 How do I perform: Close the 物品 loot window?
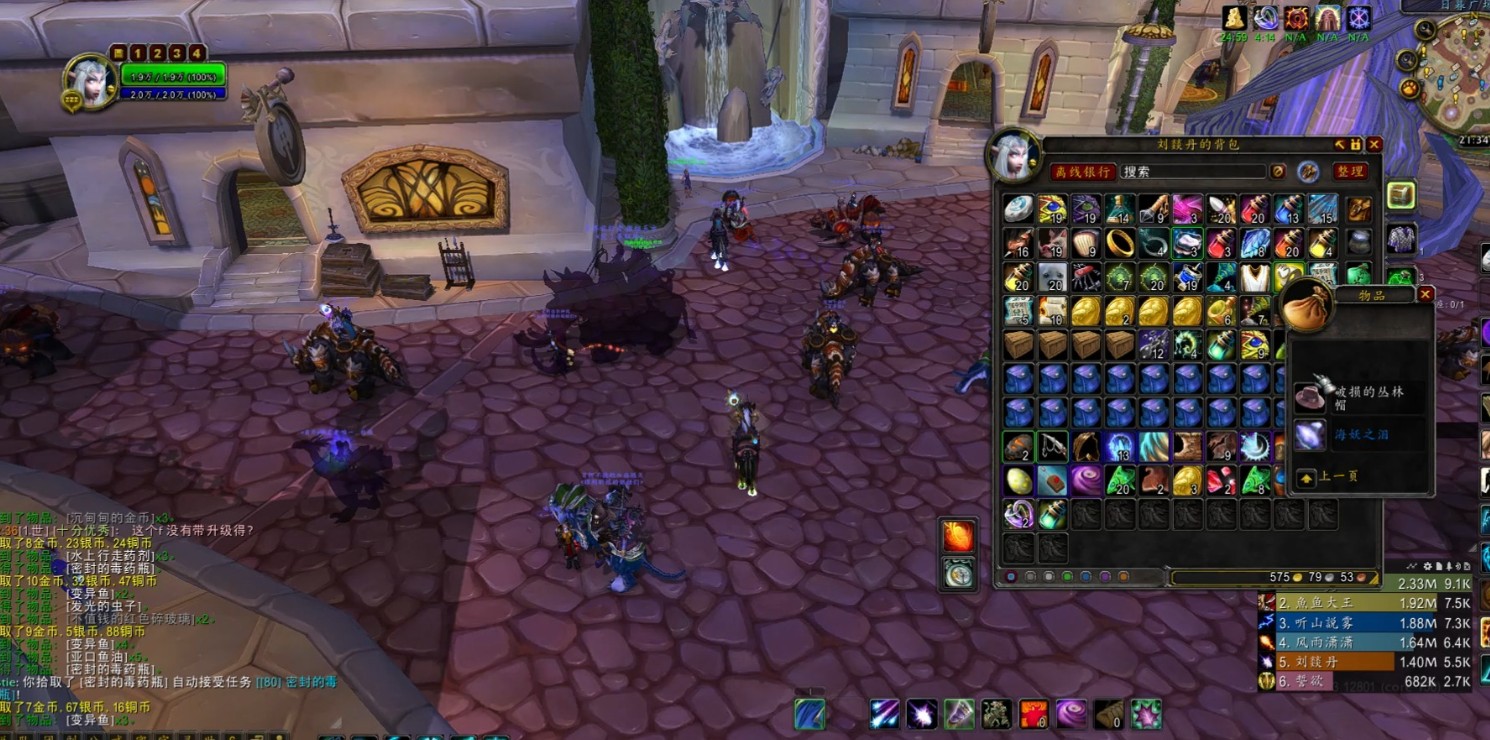[x=1426, y=295]
